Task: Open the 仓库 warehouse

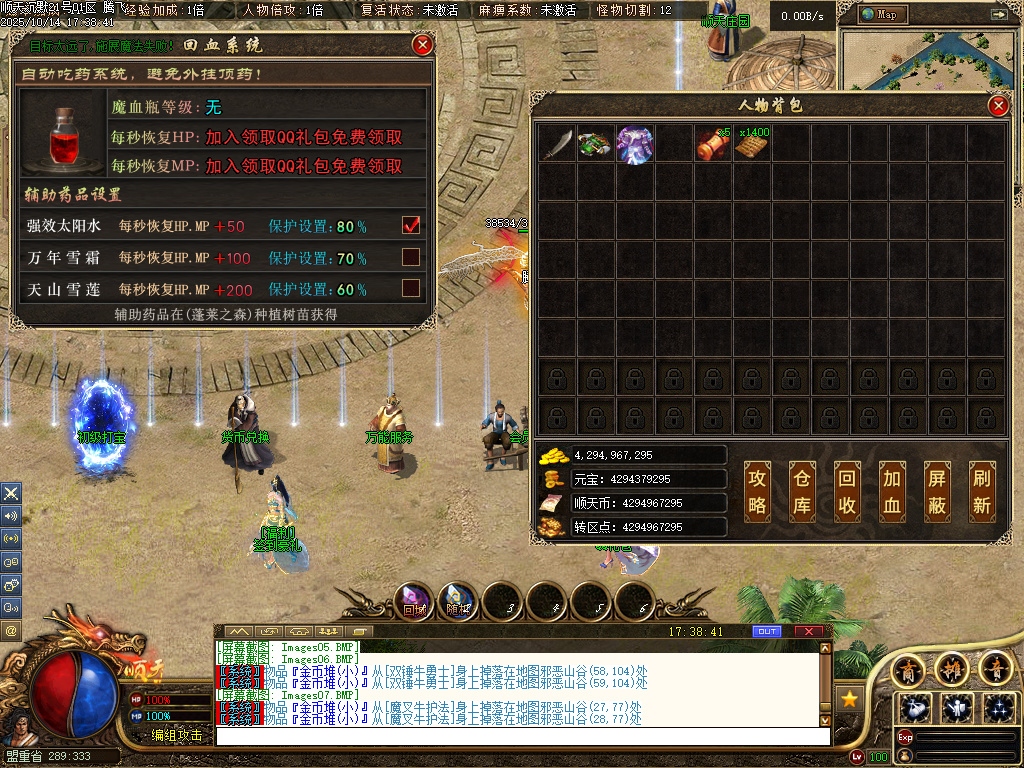Action: coord(803,492)
